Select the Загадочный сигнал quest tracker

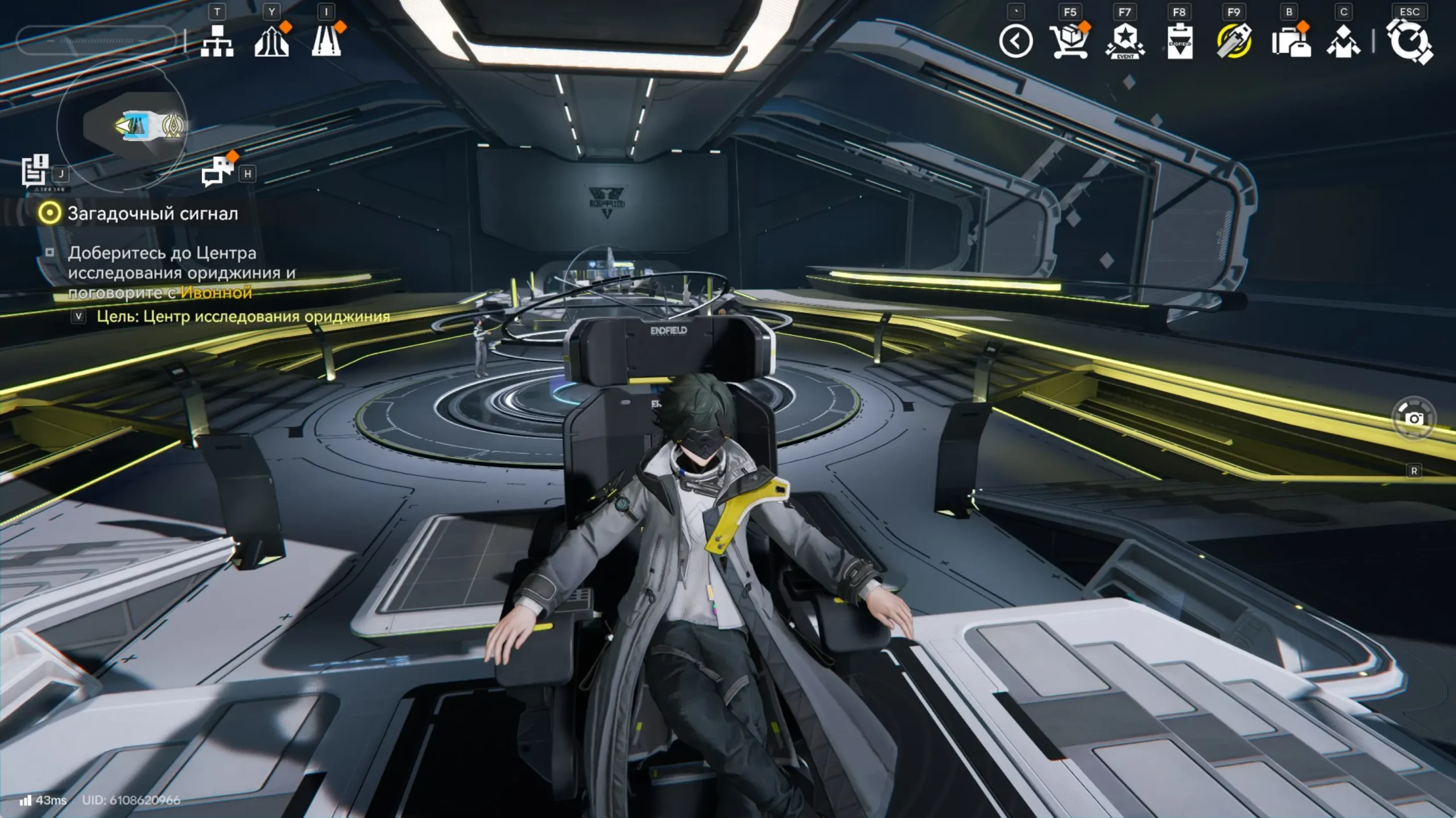[x=152, y=214]
